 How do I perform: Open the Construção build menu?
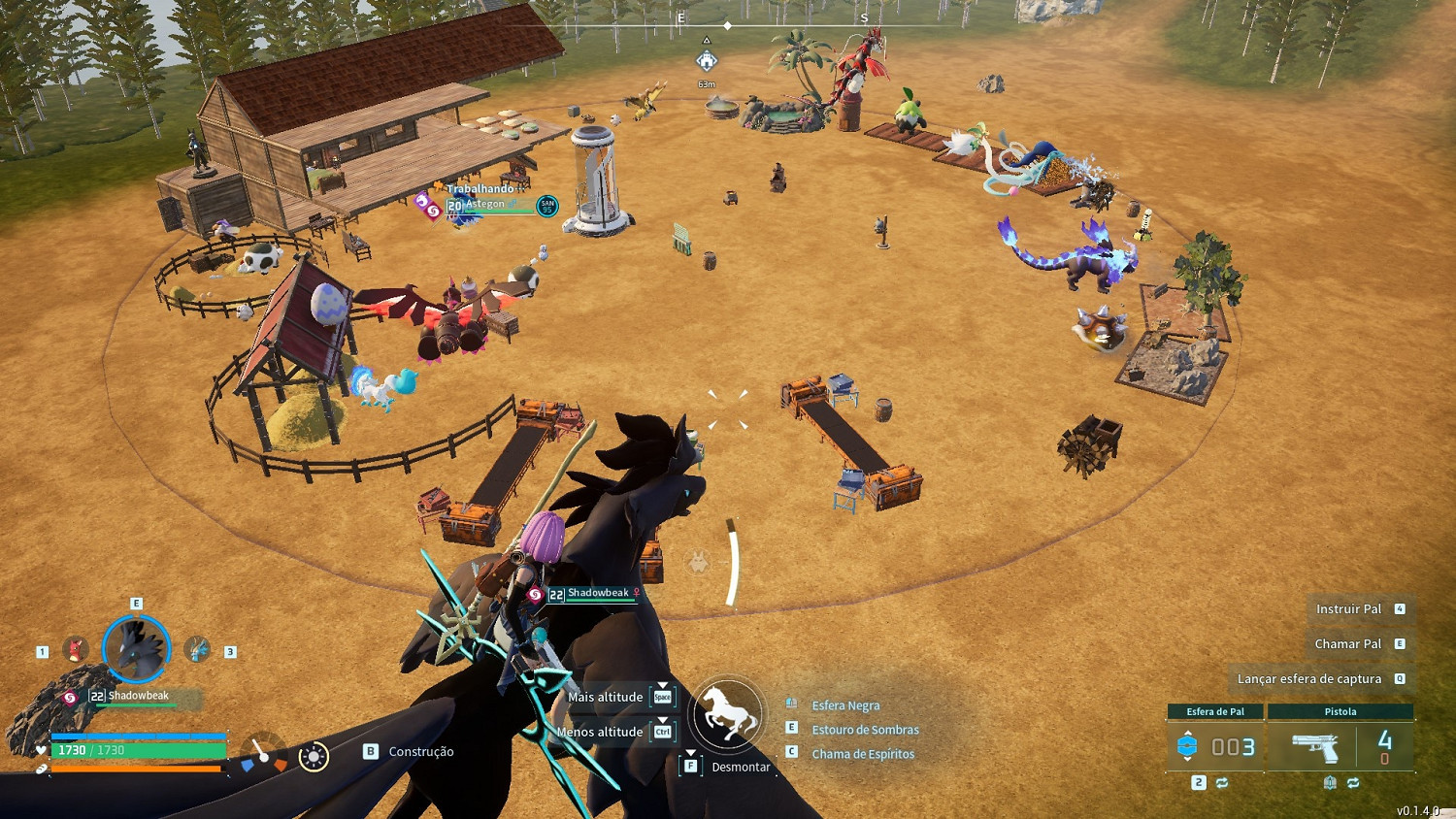(x=420, y=752)
